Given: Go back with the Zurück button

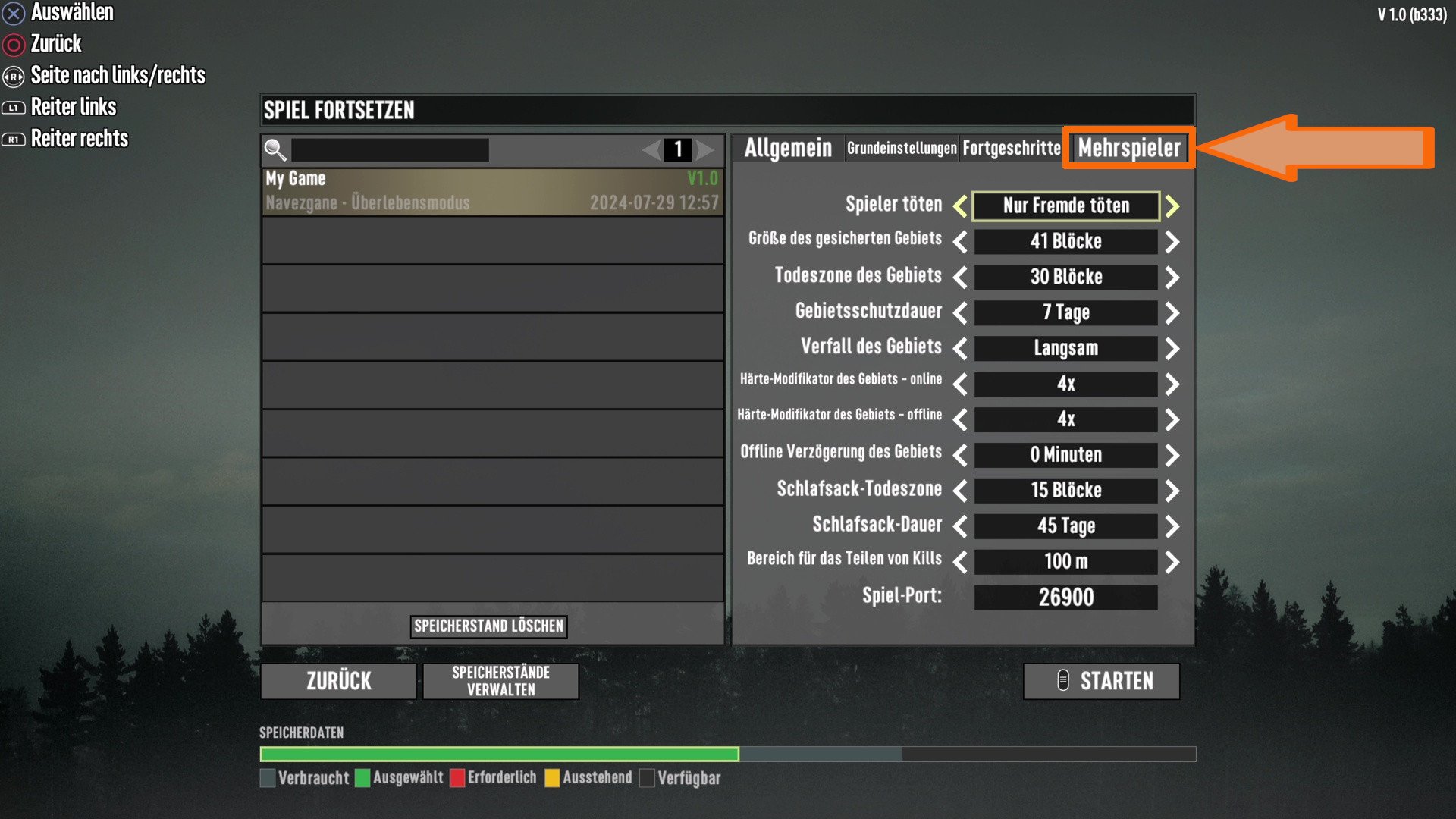Looking at the screenshot, I should click(338, 681).
